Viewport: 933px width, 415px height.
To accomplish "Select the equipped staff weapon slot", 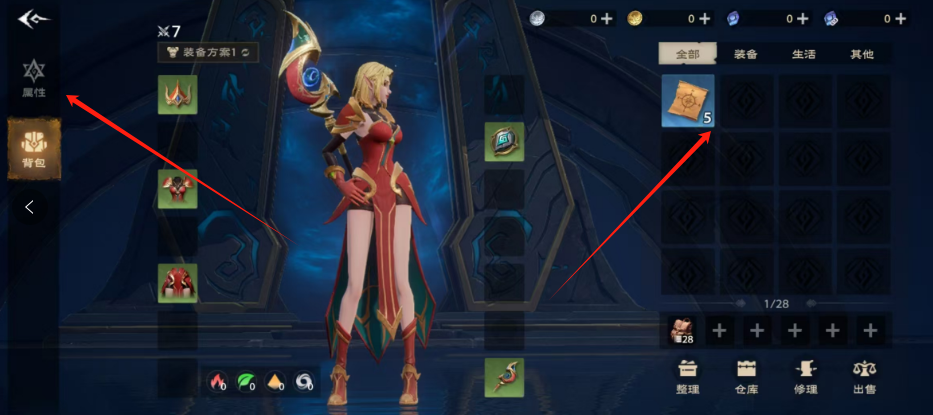I will [504, 377].
